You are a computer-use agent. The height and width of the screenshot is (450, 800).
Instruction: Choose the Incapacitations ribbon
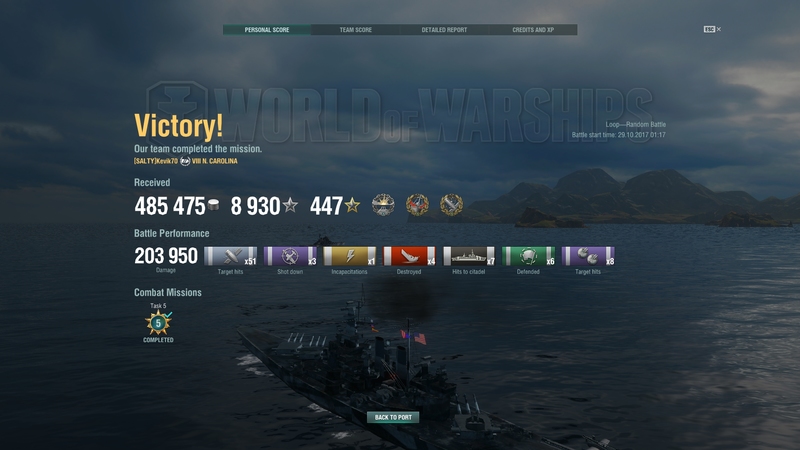pos(350,256)
